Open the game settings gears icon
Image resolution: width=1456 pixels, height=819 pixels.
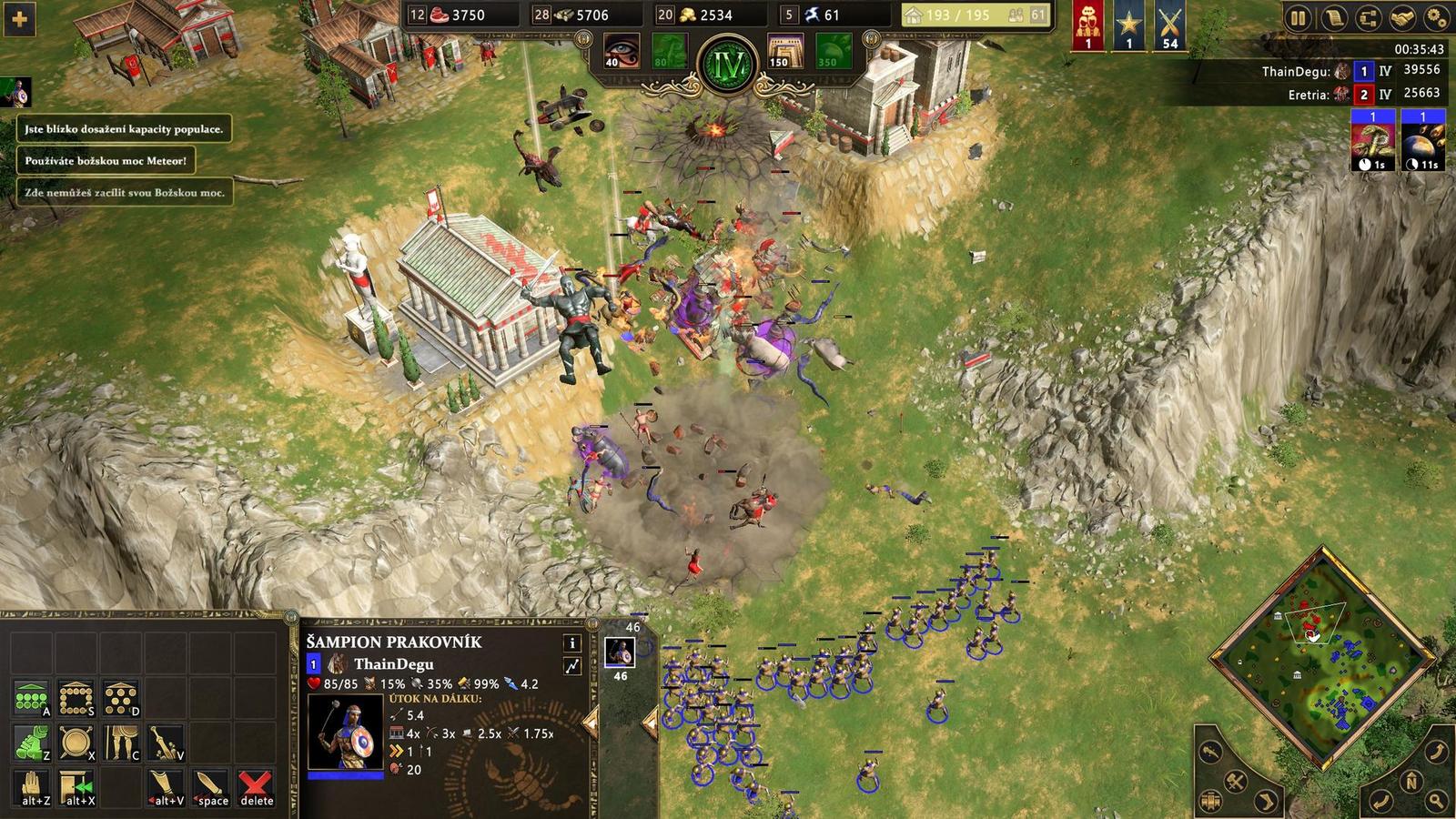pos(1439,15)
